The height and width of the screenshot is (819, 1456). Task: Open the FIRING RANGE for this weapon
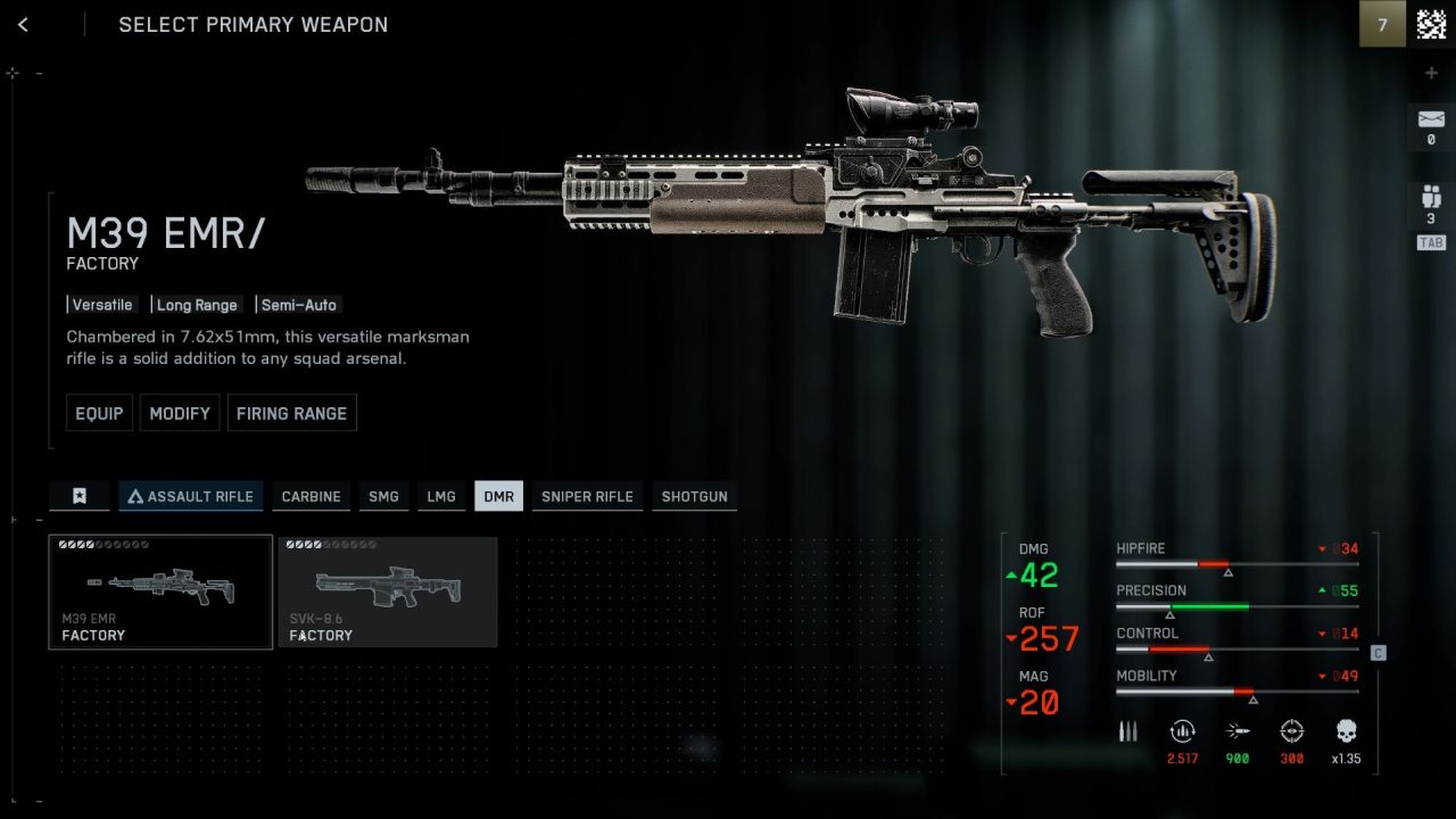point(292,413)
